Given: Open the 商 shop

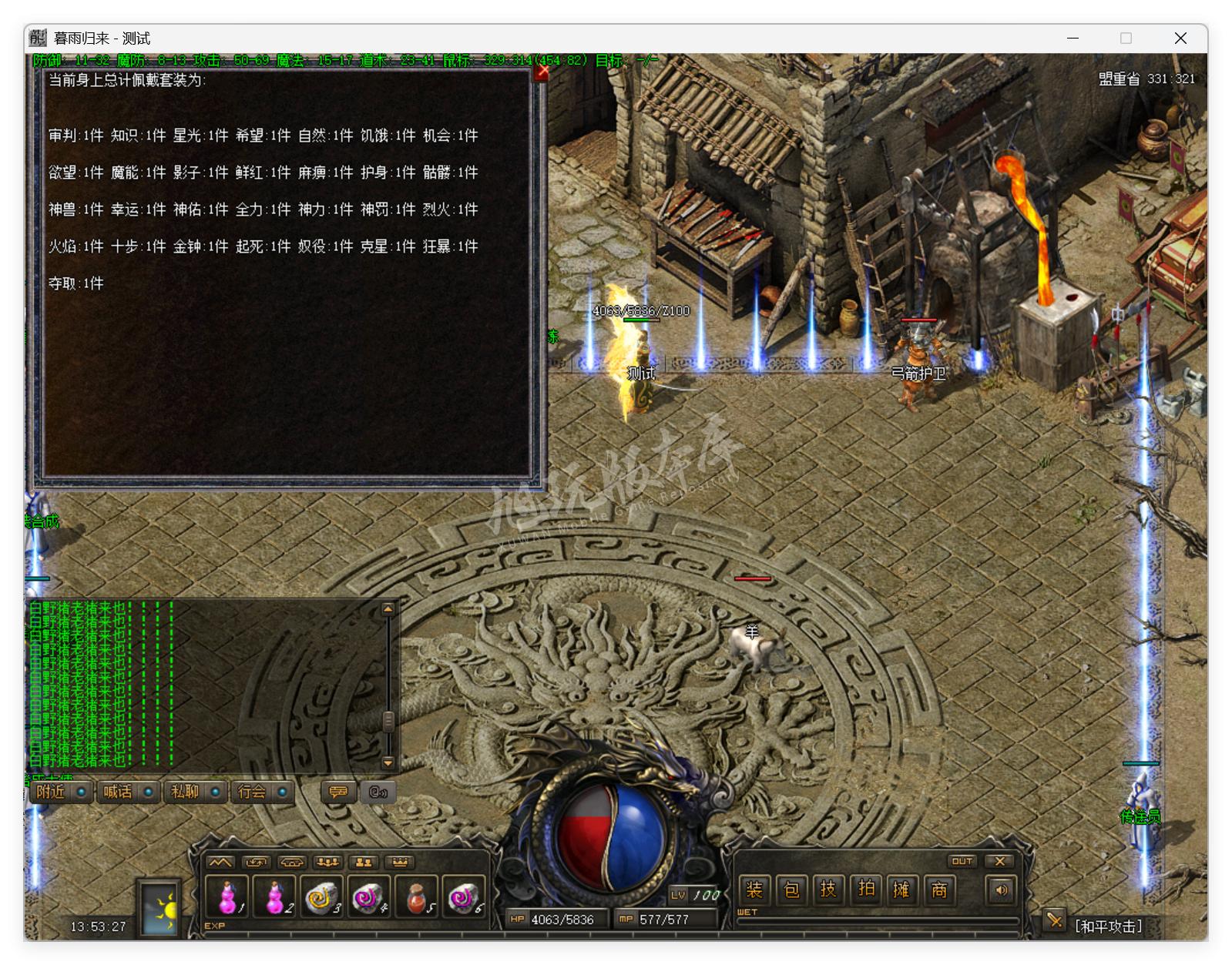Looking at the screenshot, I should tap(939, 890).
